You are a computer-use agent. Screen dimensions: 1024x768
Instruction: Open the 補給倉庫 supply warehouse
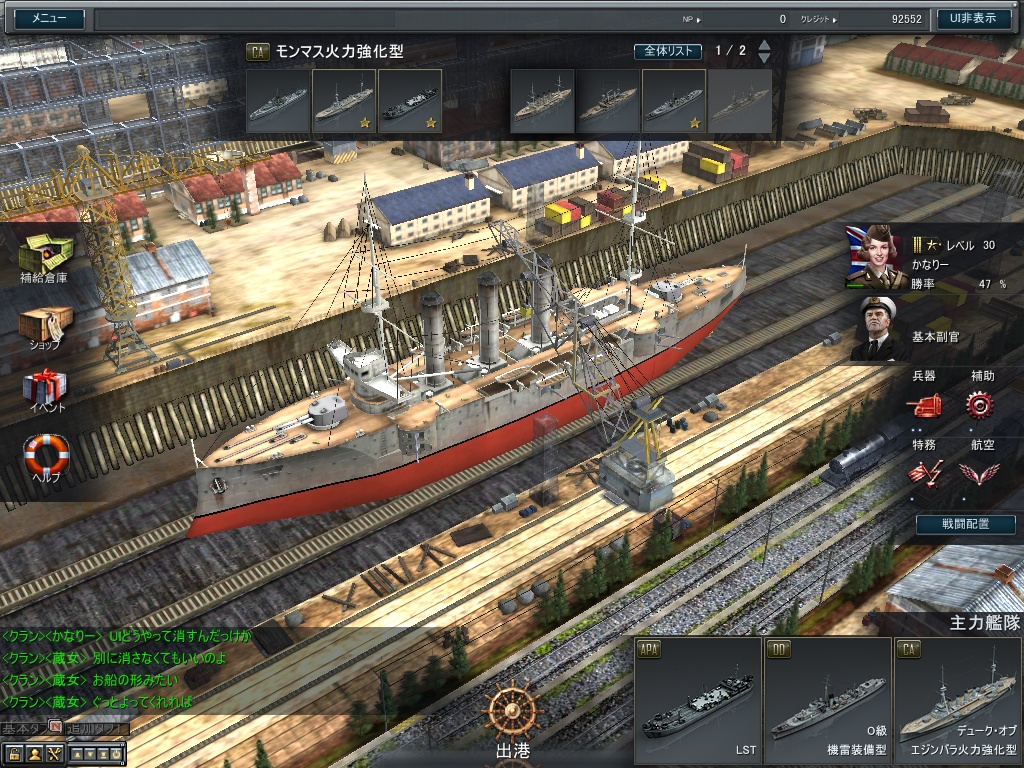(44, 257)
